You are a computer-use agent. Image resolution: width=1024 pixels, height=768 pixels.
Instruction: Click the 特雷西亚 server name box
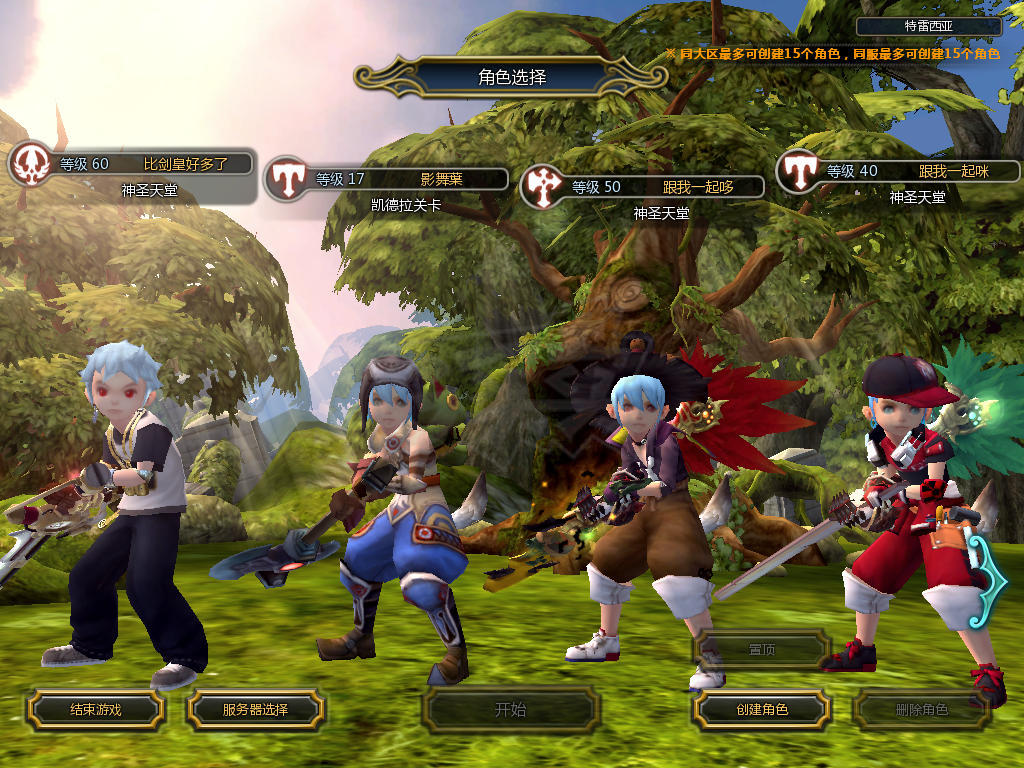929,27
